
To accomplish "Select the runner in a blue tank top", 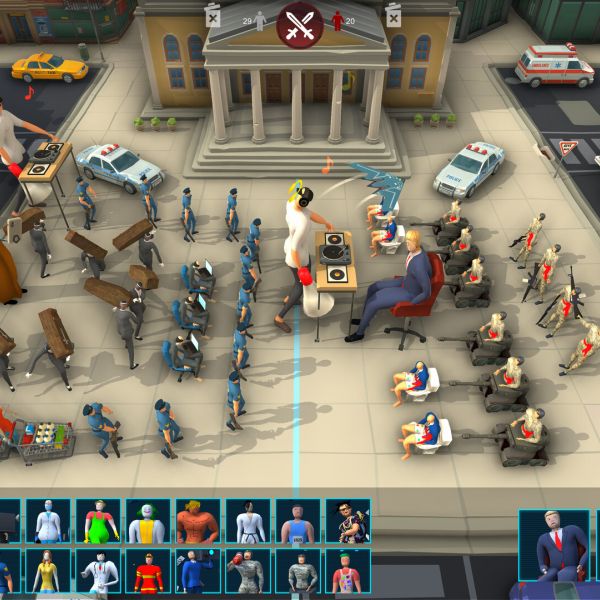I will pos(298,521).
